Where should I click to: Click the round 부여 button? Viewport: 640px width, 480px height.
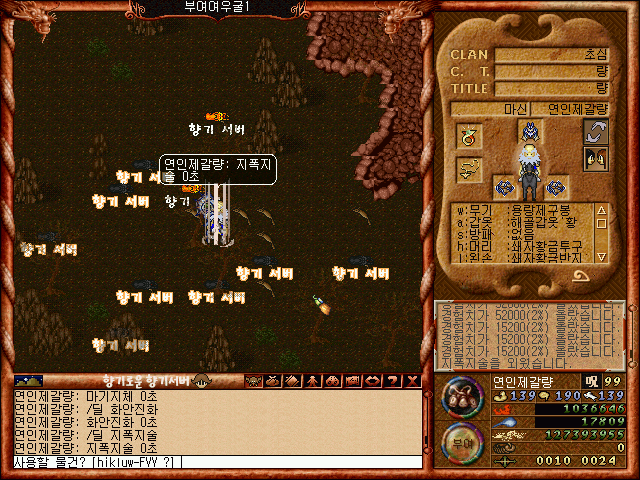point(462,441)
